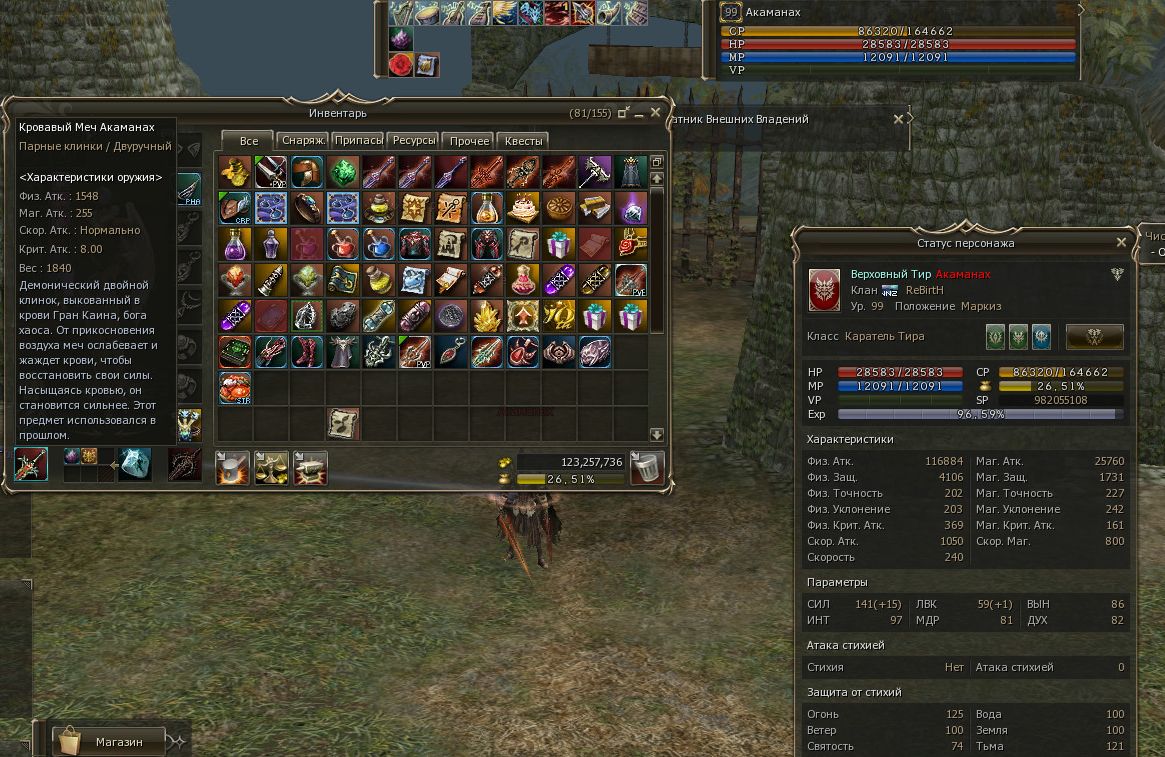This screenshot has height=757, width=1165.
Task: Open the Припасы inventory tab
Action: click(x=358, y=141)
